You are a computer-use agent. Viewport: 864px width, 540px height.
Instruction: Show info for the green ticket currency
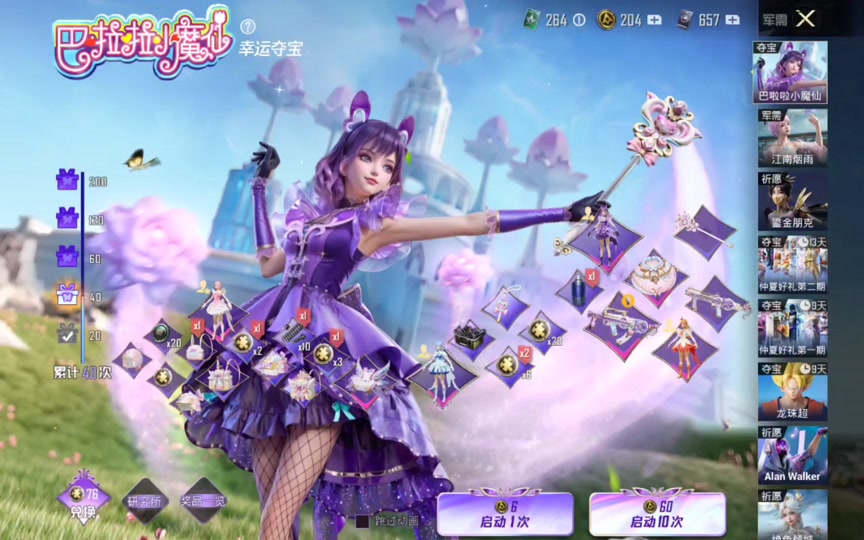click(578, 20)
